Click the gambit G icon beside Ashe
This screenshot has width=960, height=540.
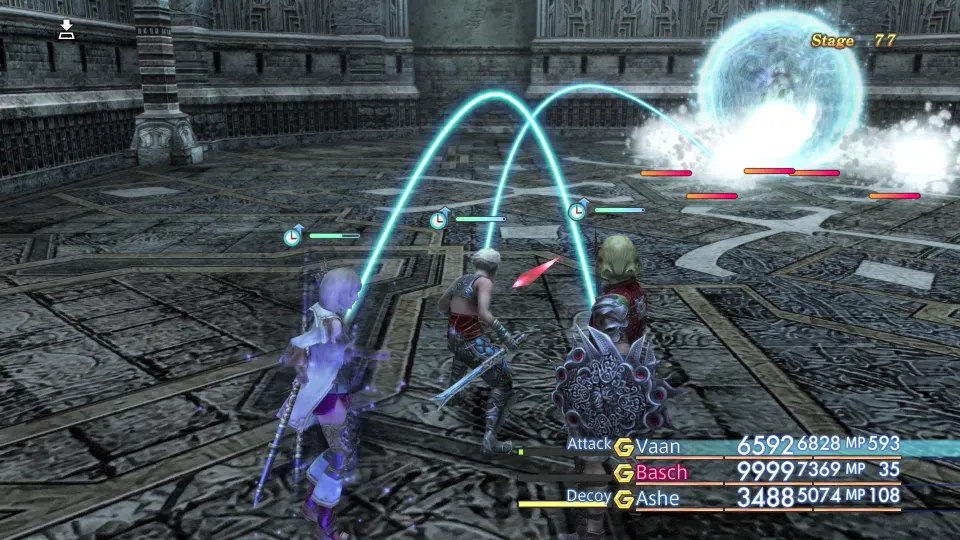(624, 498)
